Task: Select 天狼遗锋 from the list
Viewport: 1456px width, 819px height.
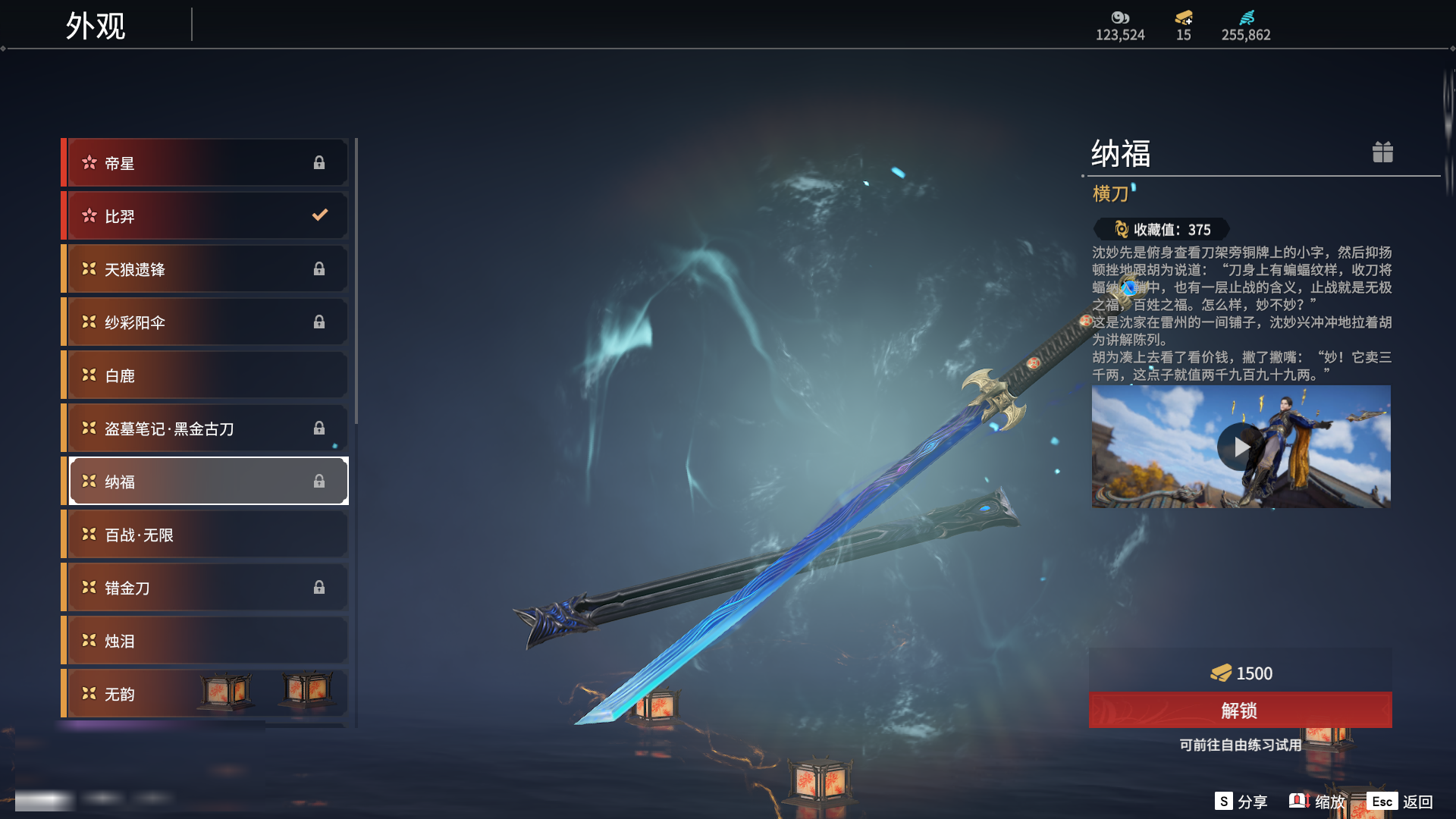Action: [206, 269]
